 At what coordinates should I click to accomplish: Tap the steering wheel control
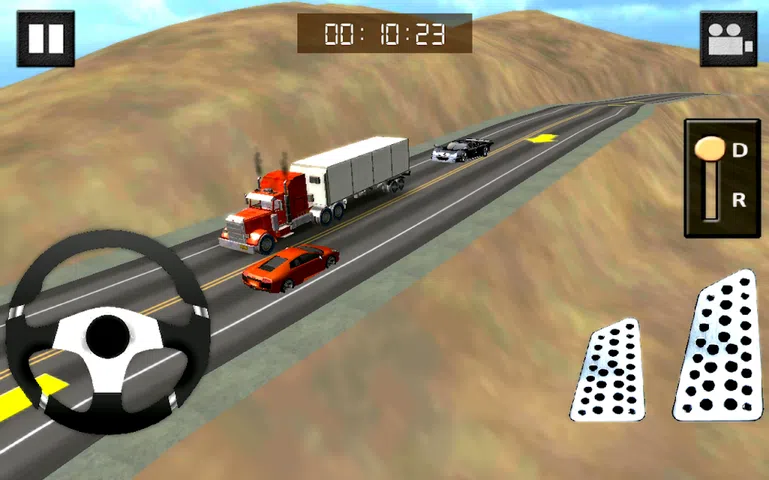point(107,335)
